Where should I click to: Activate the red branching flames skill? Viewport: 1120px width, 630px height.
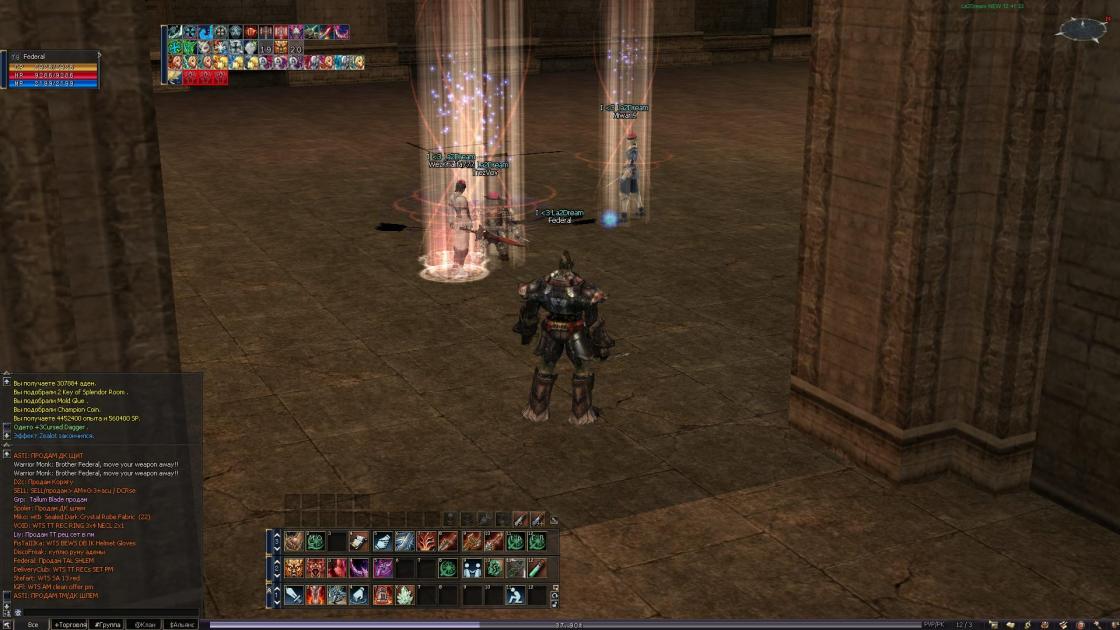pyautogui.click(x=426, y=541)
